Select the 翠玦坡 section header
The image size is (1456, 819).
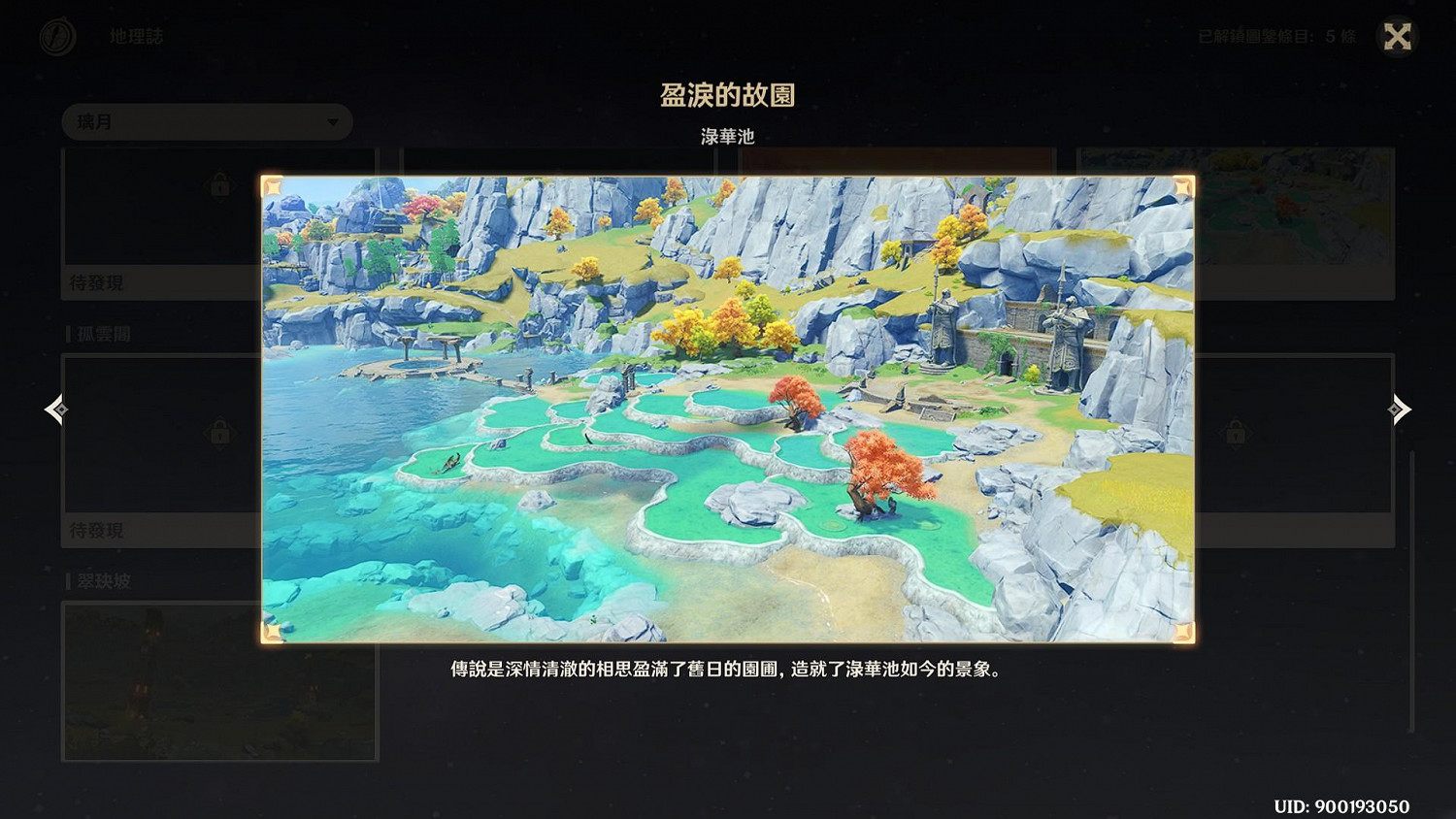click(107, 581)
